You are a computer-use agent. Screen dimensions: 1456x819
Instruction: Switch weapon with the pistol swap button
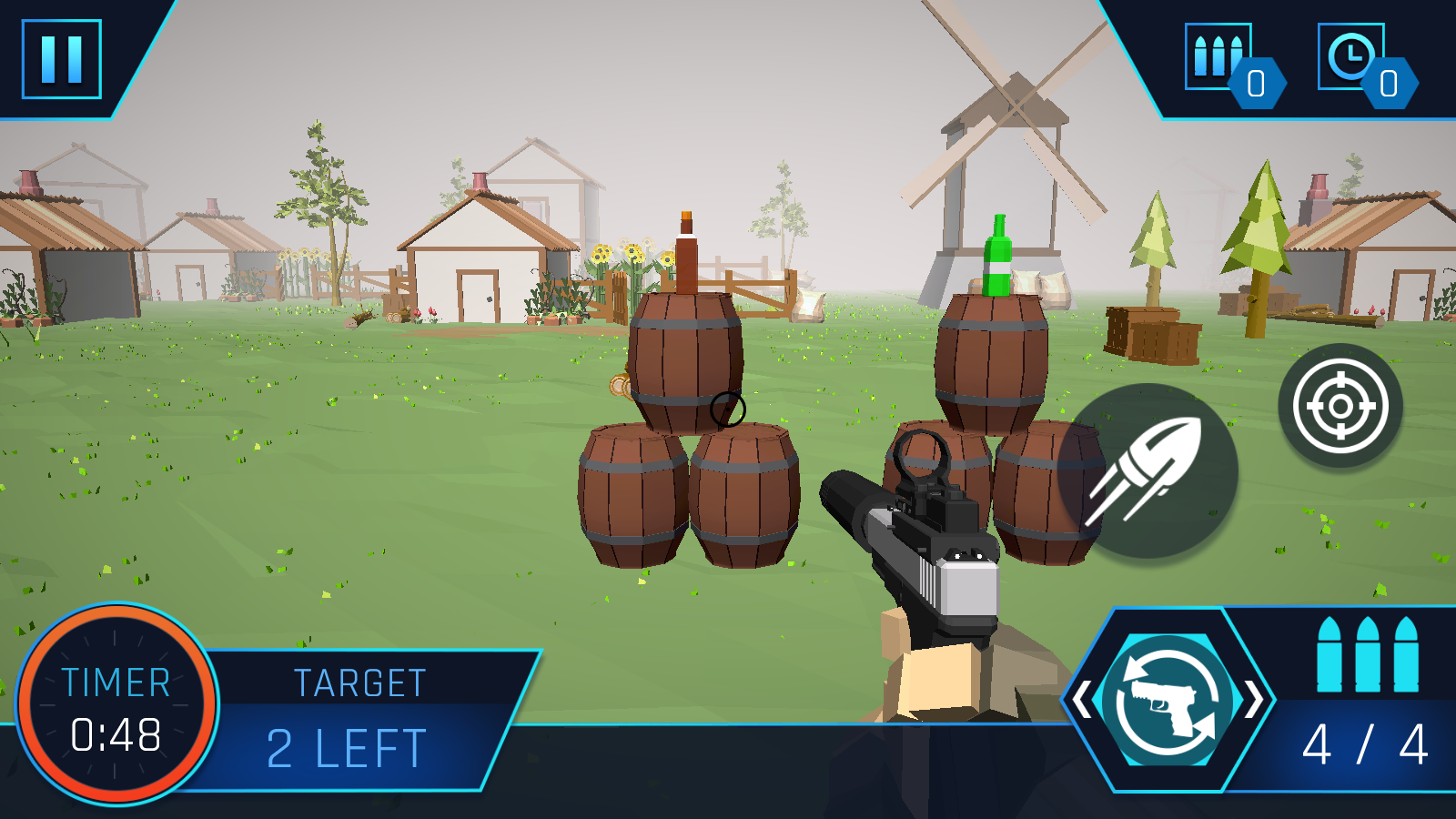pyautogui.click(x=1168, y=701)
